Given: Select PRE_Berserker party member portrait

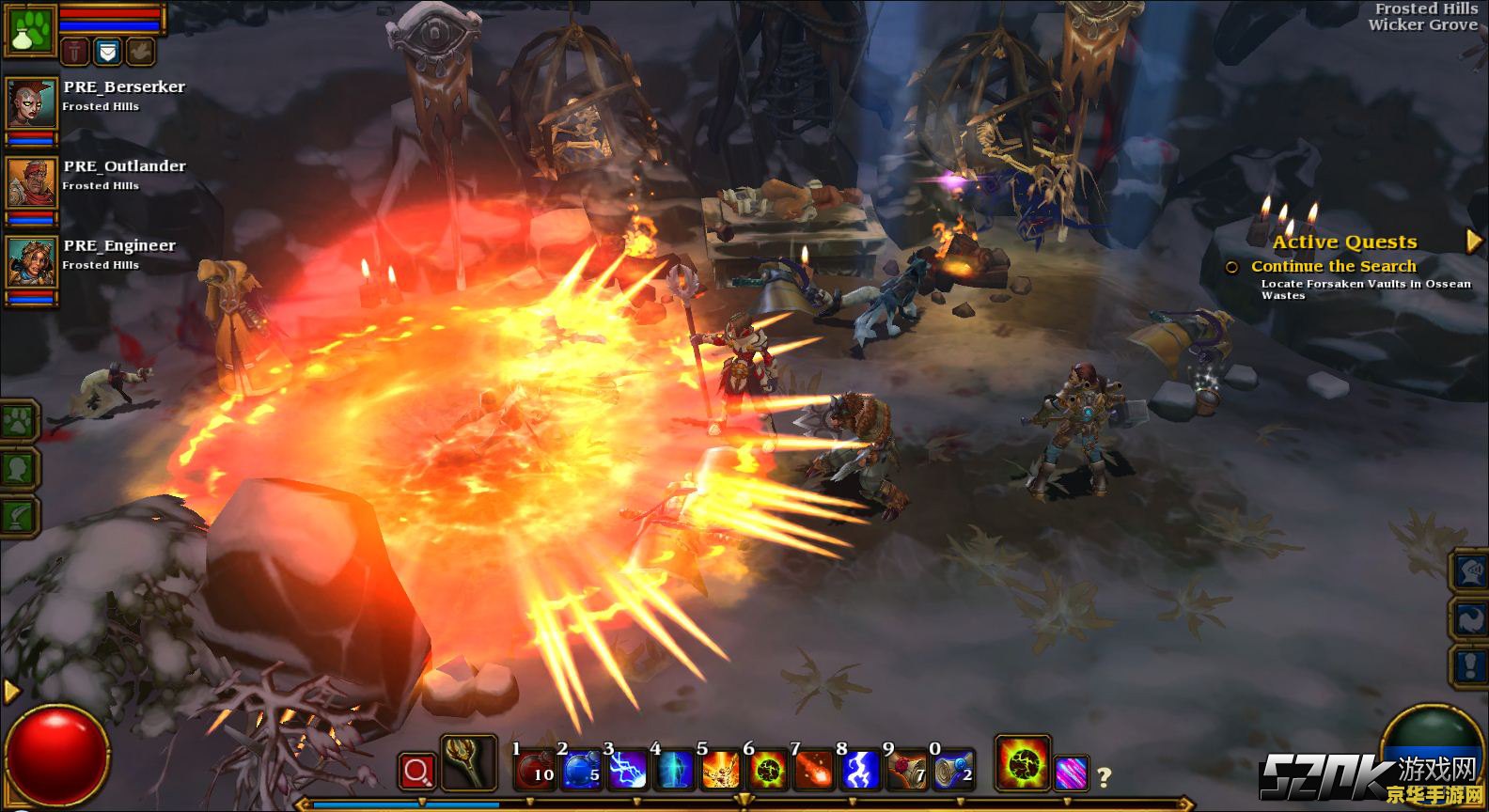Looking at the screenshot, I should click(x=31, y=101).
